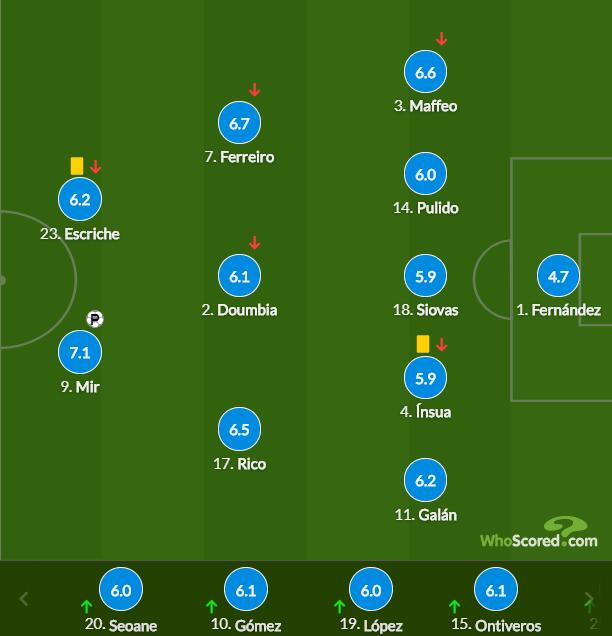Click Escriche's 6.2 rating bubble
612x636 pixels.
pos(80,199)
